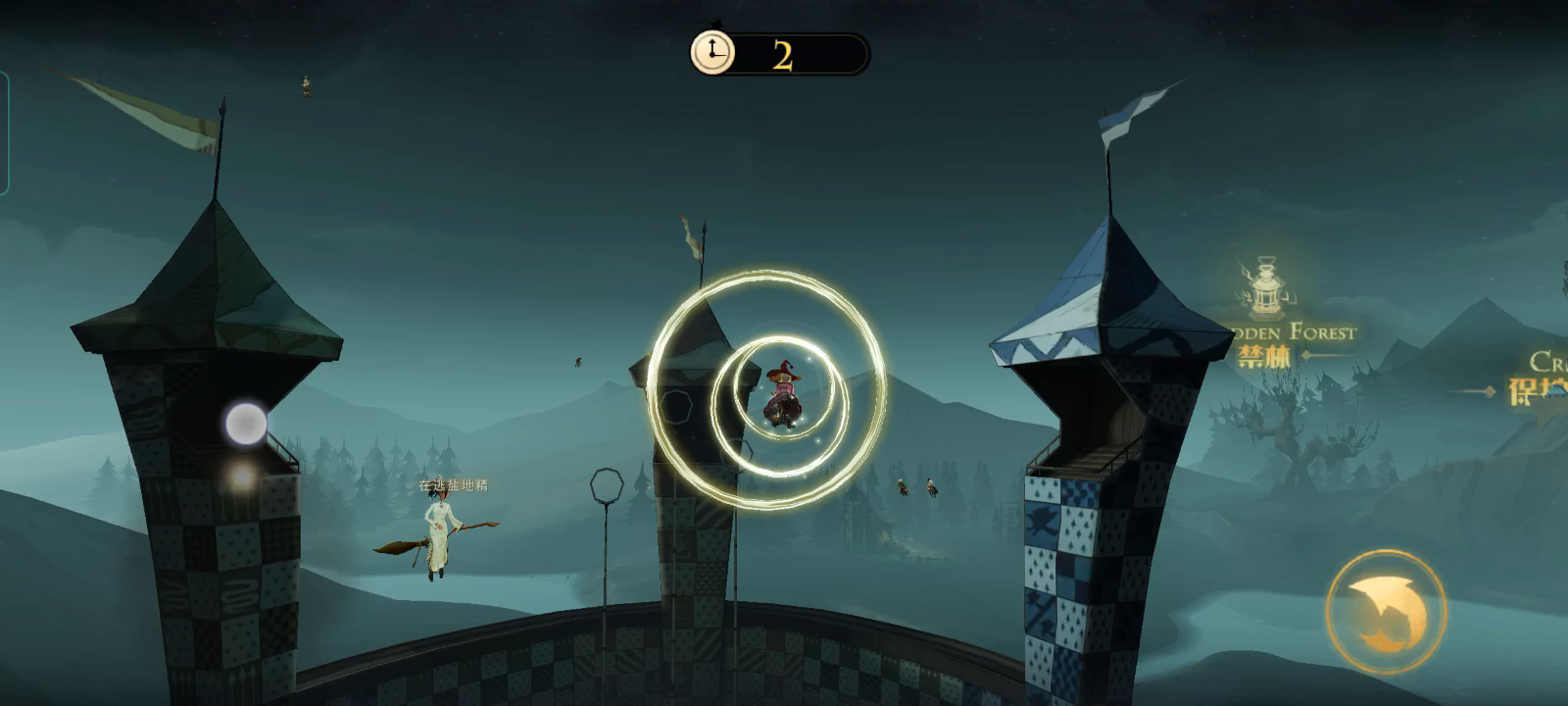Image resolution: width=1568 pixels, height=706 pixels.
Task: Tap the orange round wing button
Action: pos(1385,611)
